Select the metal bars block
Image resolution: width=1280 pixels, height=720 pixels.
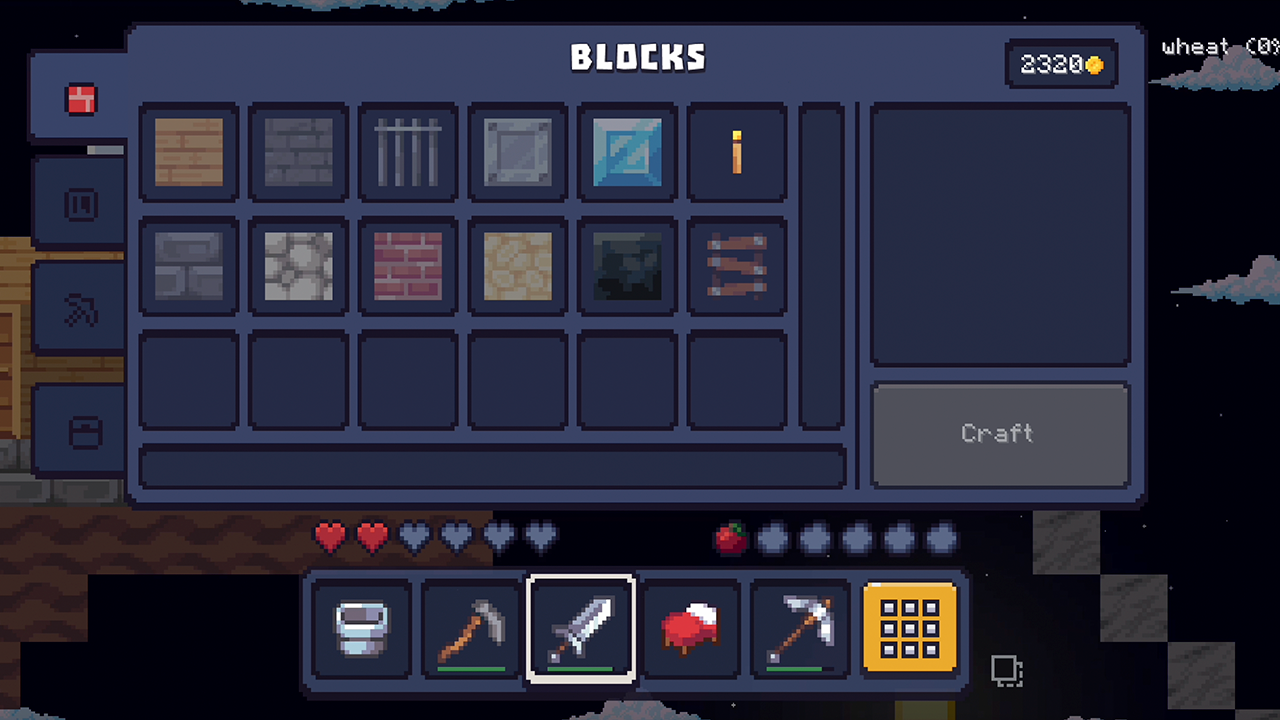[407, 154]
